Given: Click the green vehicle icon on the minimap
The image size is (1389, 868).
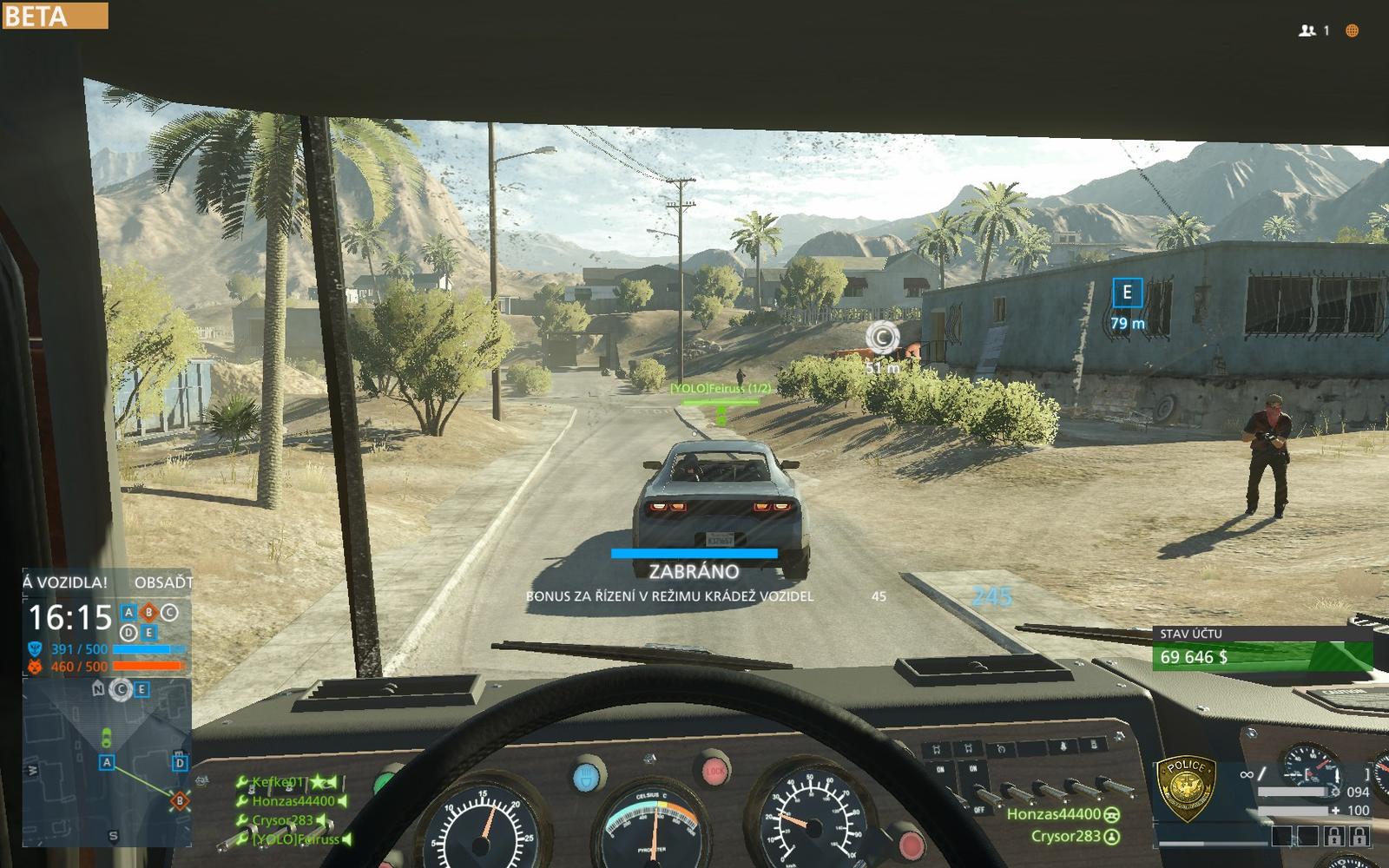Looking at the screenshot, I should [106, 738].
